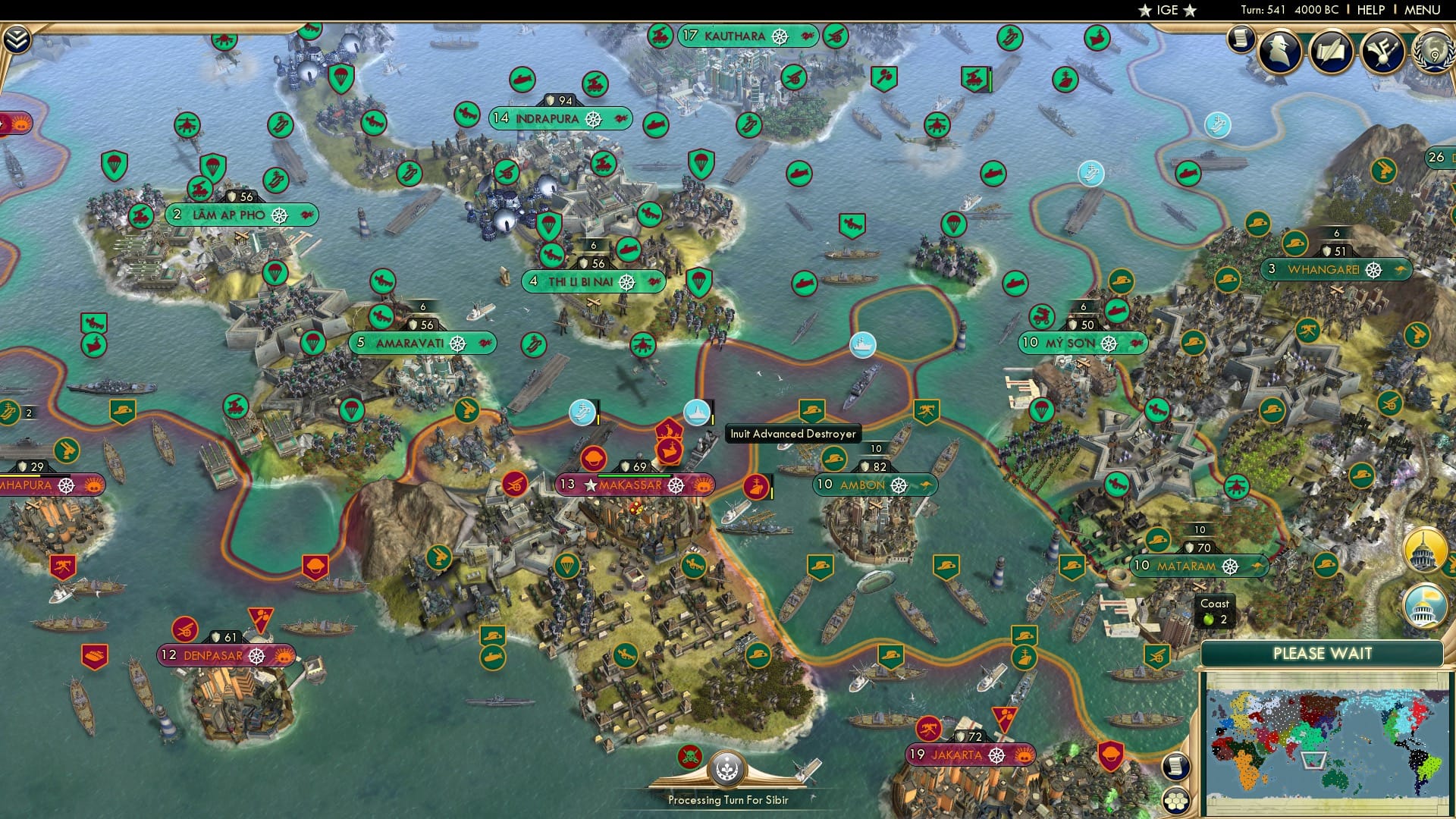Screen dimensions: 1456x819
Task: Click the gear icon beside Kauthara's name
Action: point(779,36)
